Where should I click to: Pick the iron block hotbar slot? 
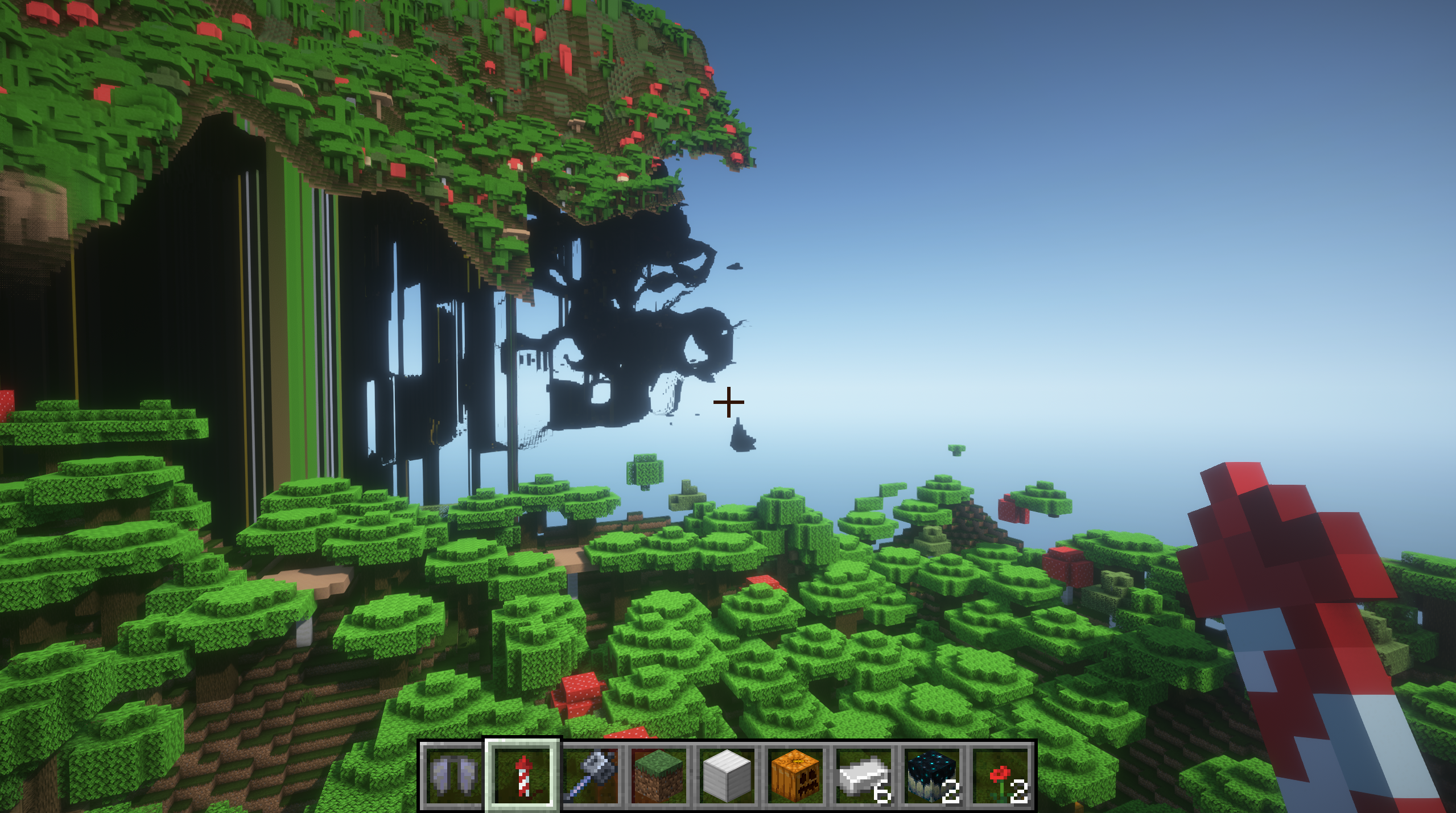727,775
